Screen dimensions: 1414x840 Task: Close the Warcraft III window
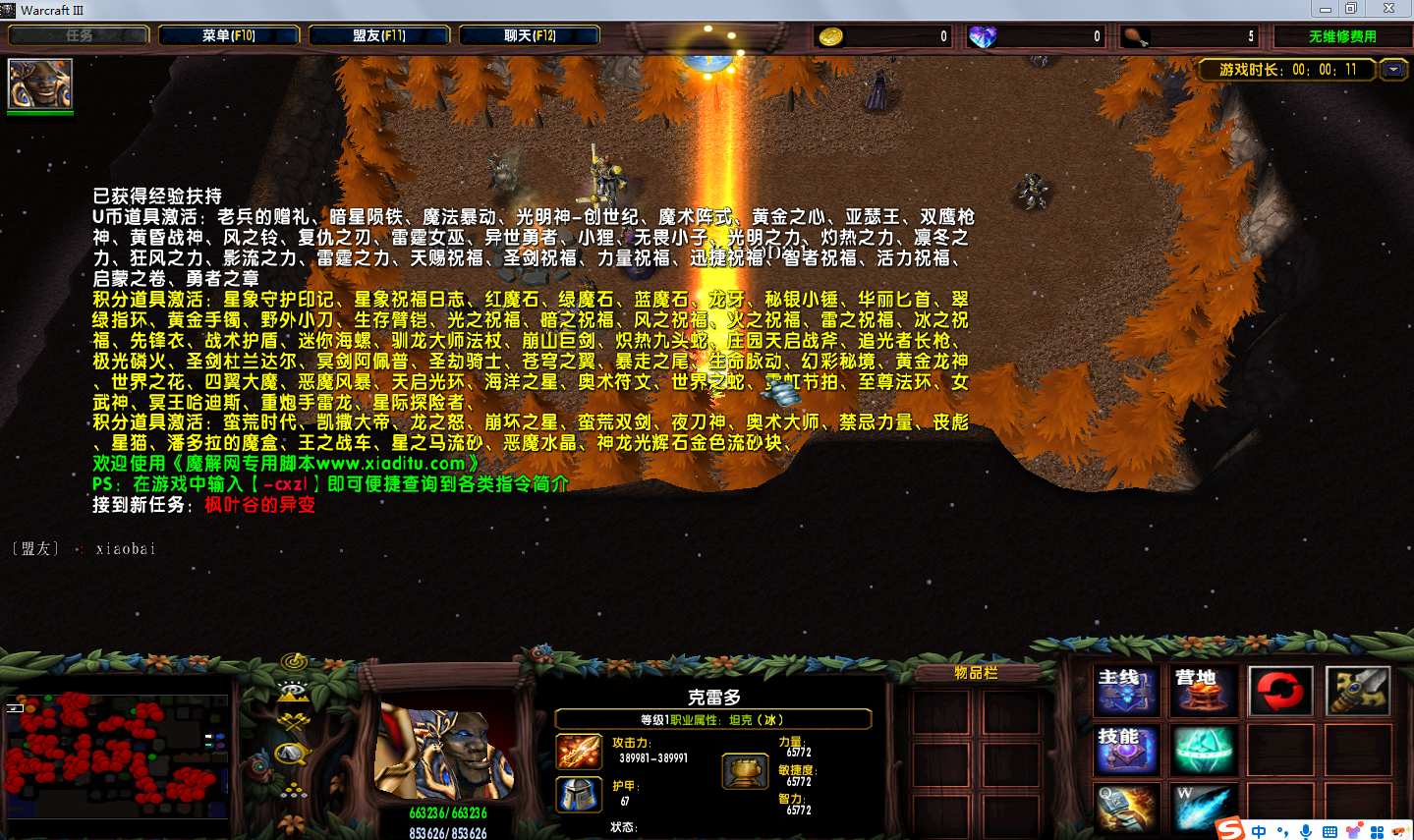point(1389,9)
